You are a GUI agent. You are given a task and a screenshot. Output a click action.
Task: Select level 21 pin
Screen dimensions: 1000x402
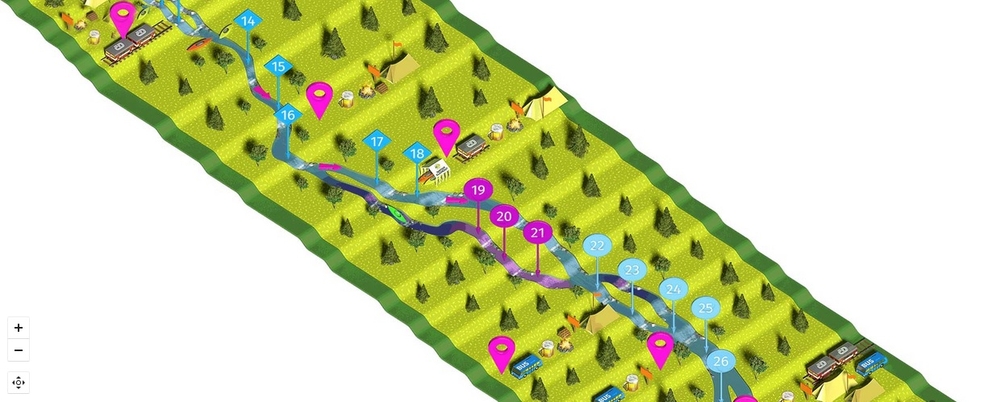click(539, 233)
